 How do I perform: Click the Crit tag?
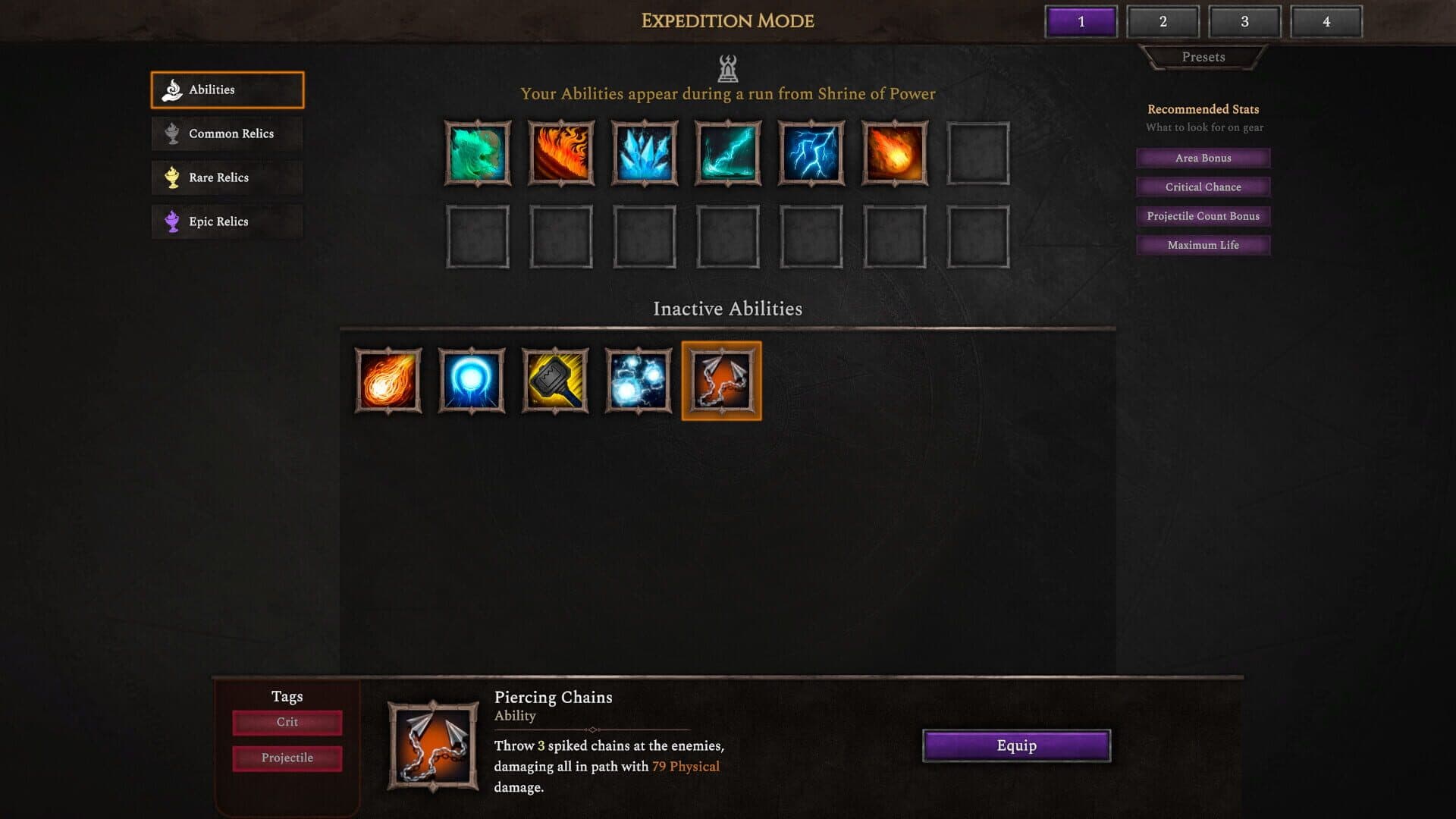tap(287, 723)
